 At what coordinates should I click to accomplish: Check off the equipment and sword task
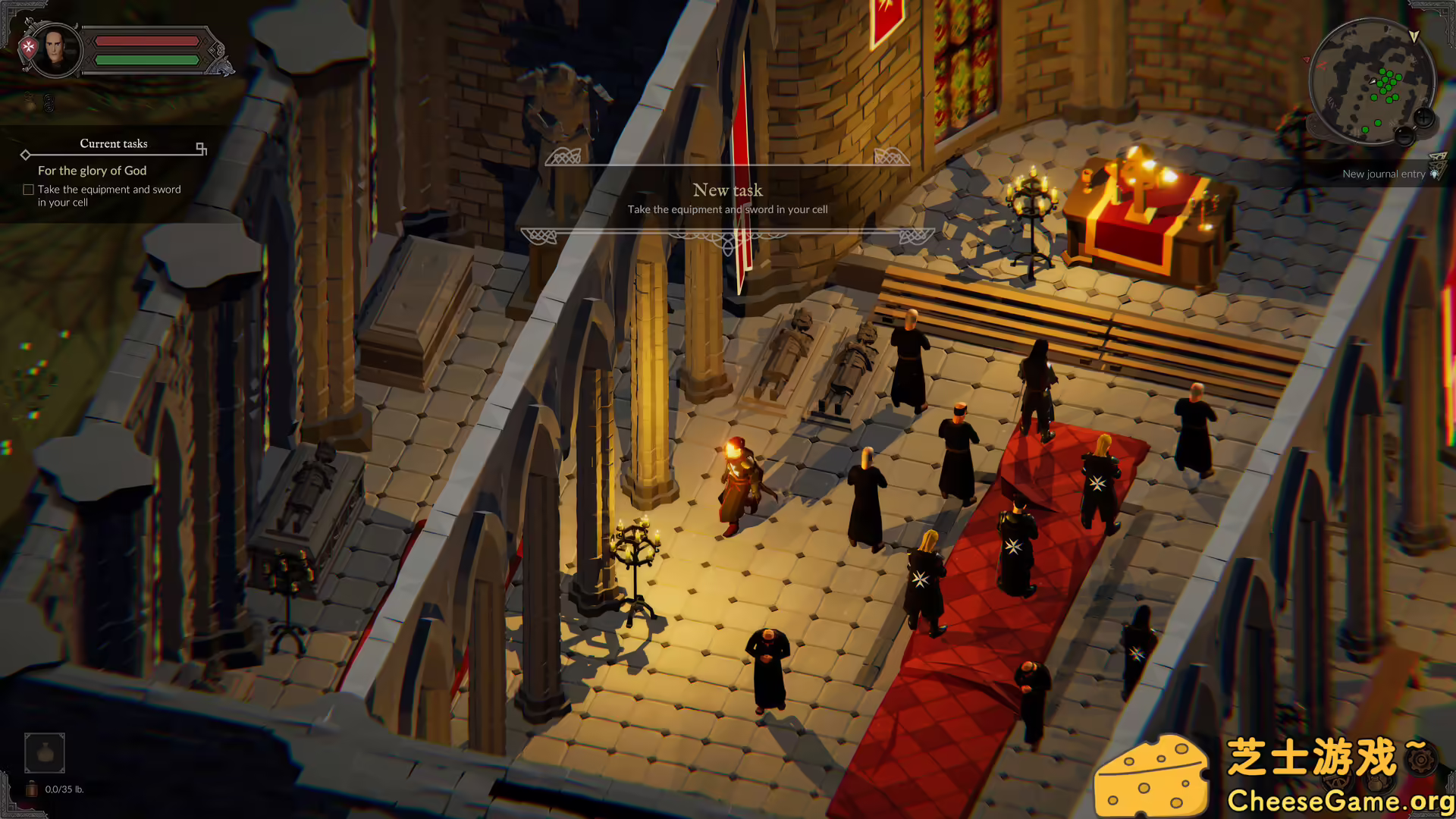pos(27,189)
